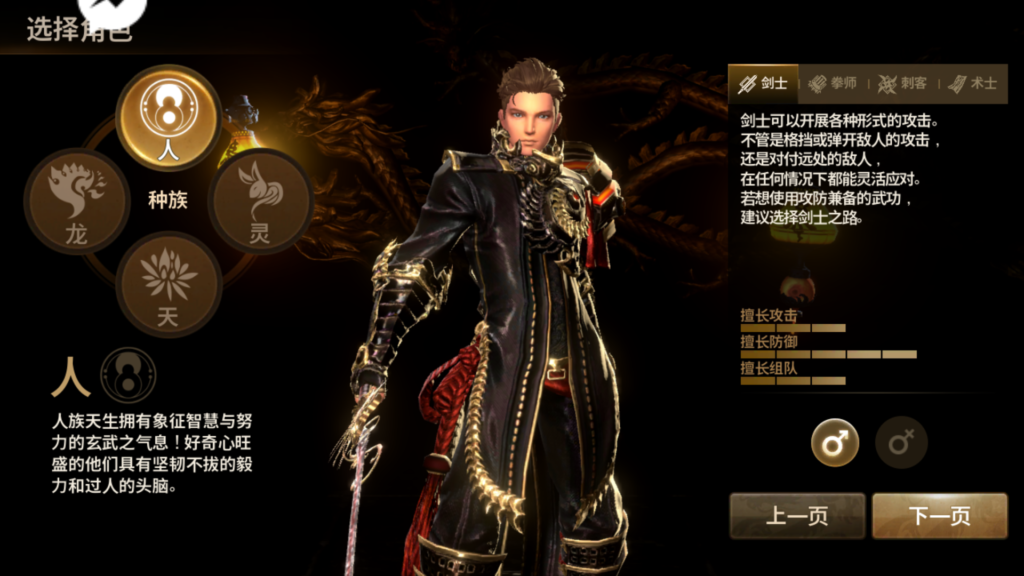
Task: Open the 拳师 class tab
Action: click(833, 83)
